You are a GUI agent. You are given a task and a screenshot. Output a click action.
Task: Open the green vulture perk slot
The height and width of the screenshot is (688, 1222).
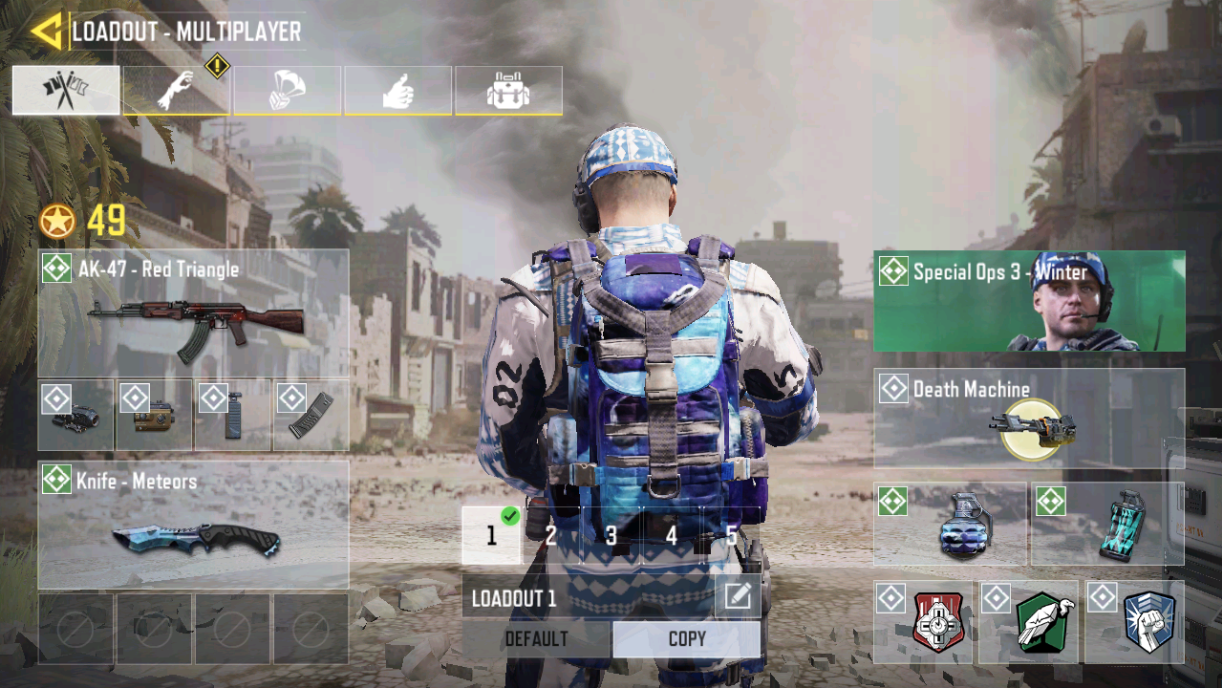tap(1029, 622)
